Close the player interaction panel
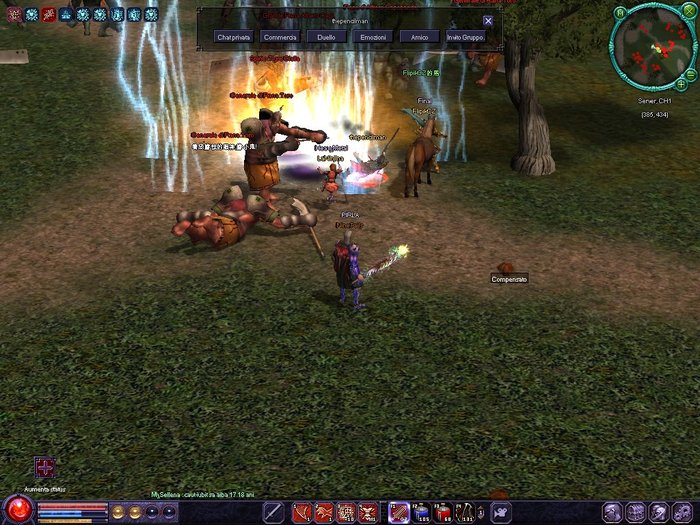Image resolution: width=700 pixels, height=525 pixels. click(x=488, y=21)
